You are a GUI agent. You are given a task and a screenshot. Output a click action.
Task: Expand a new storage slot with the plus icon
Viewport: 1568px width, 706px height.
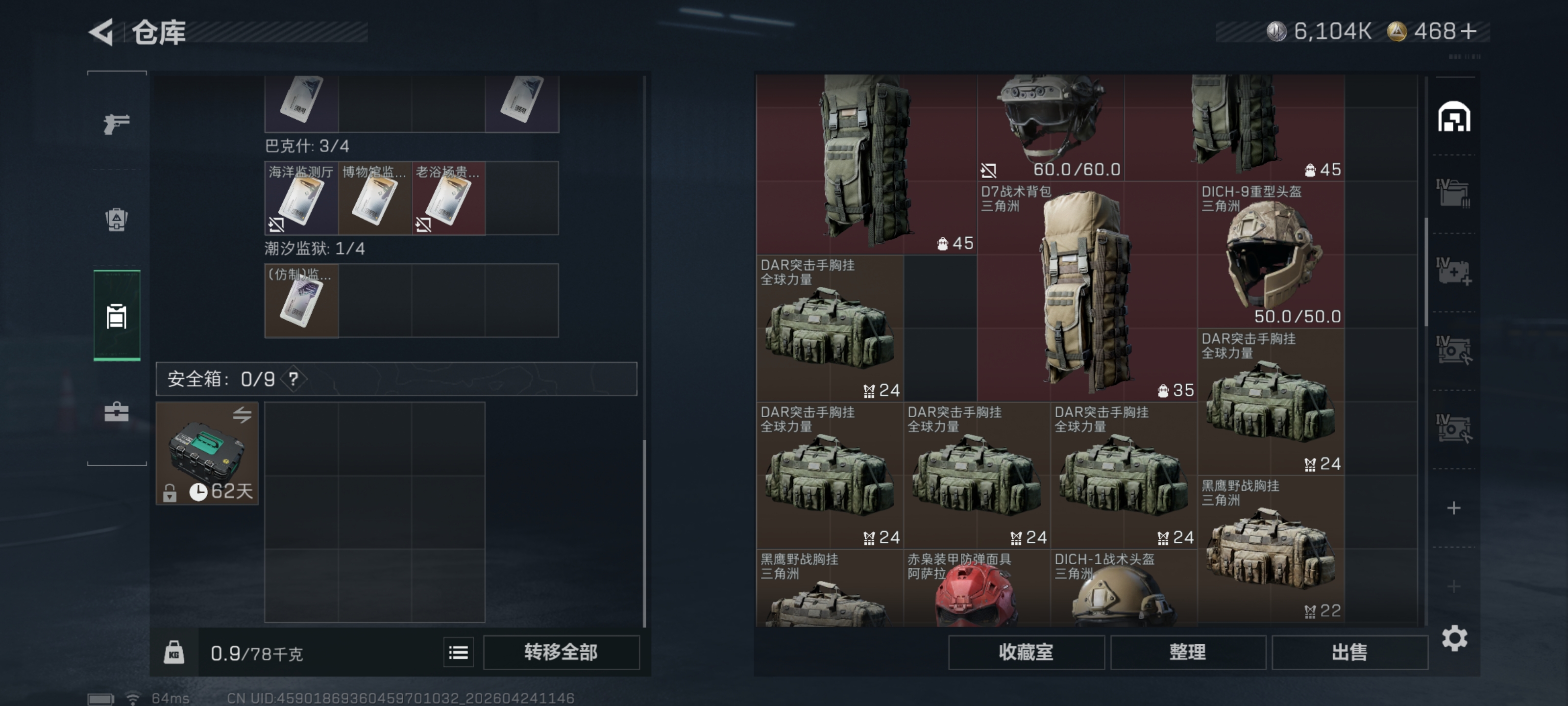coord(1455,507)
